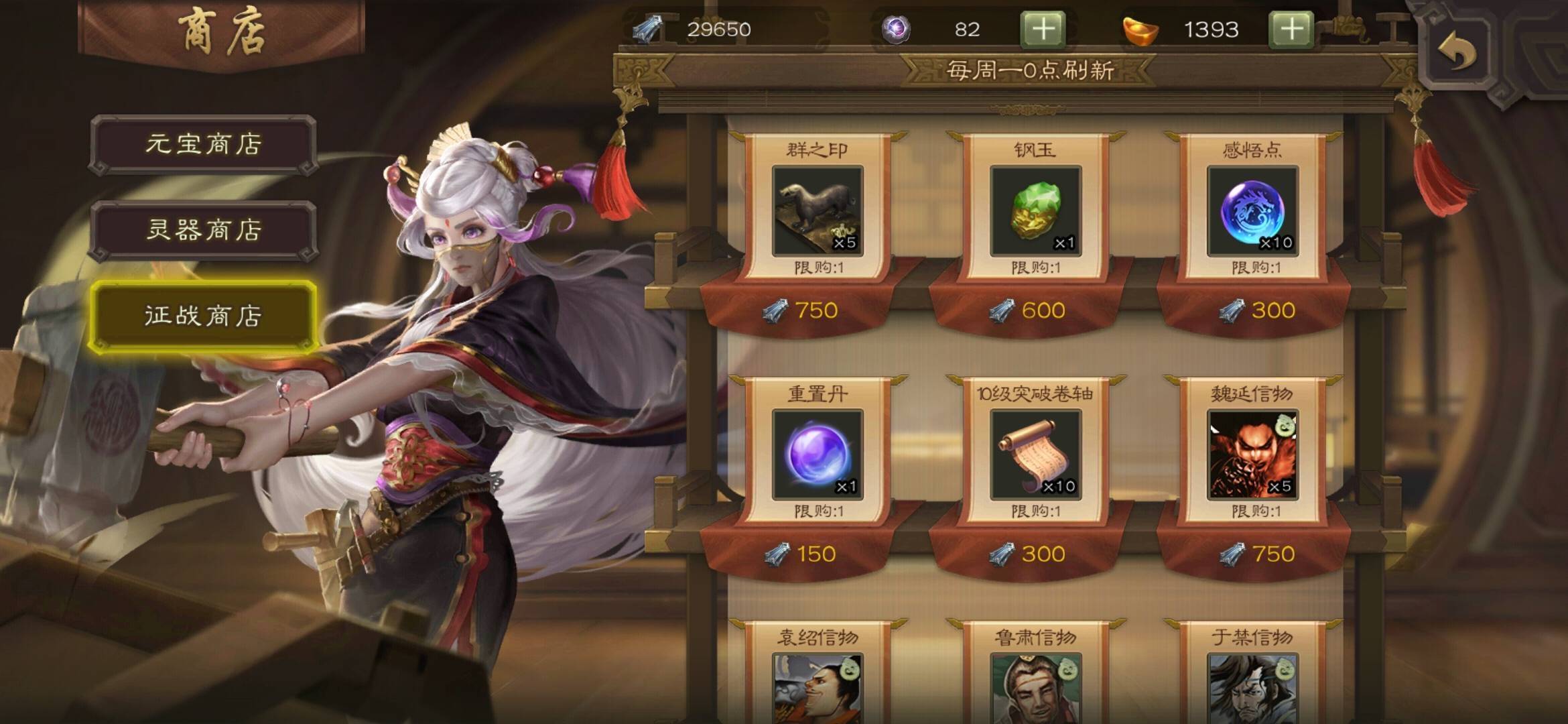Pick the 重置丹 purple orb item
The image size is (1568, 724).
pos(818,455)
